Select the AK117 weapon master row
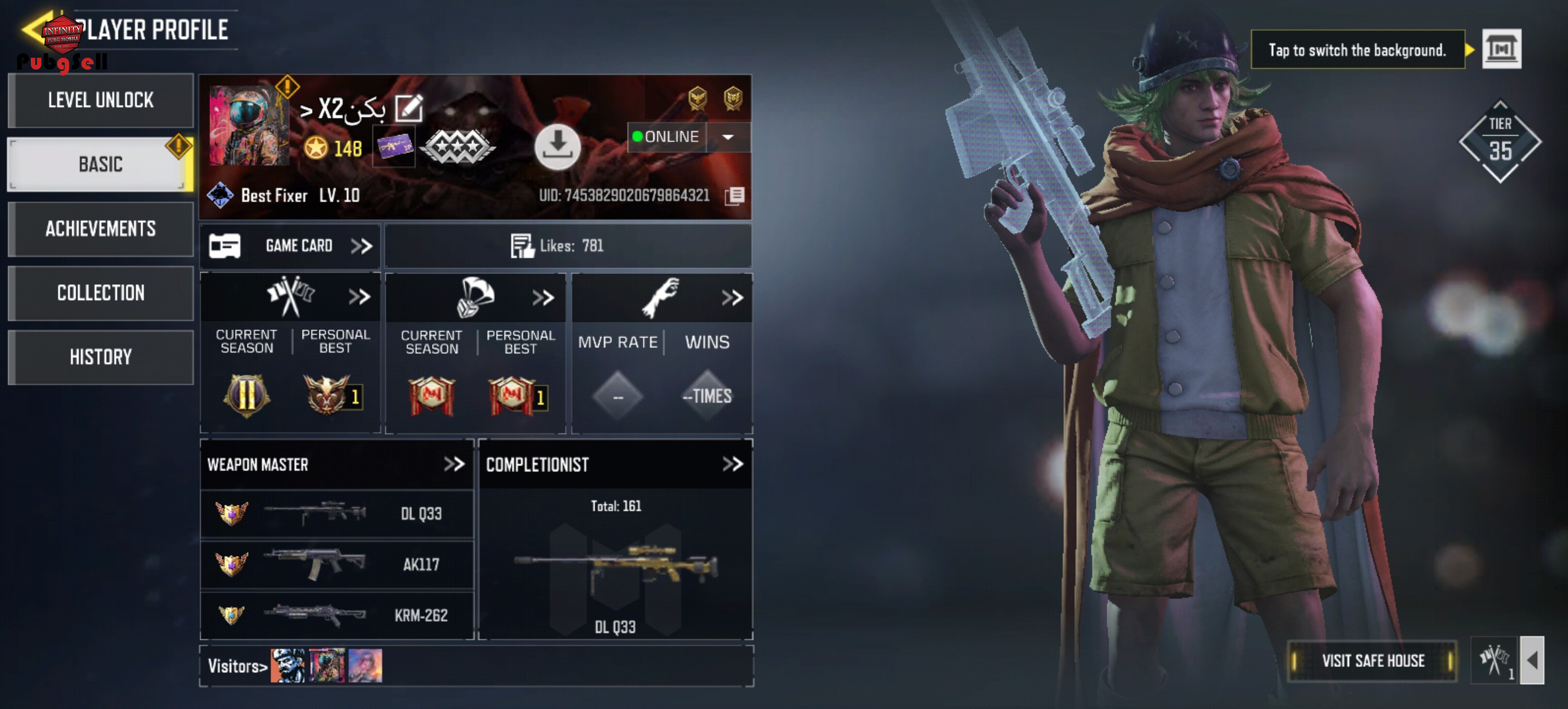This screenshot has height=709, width=1568. coord(337,565)
